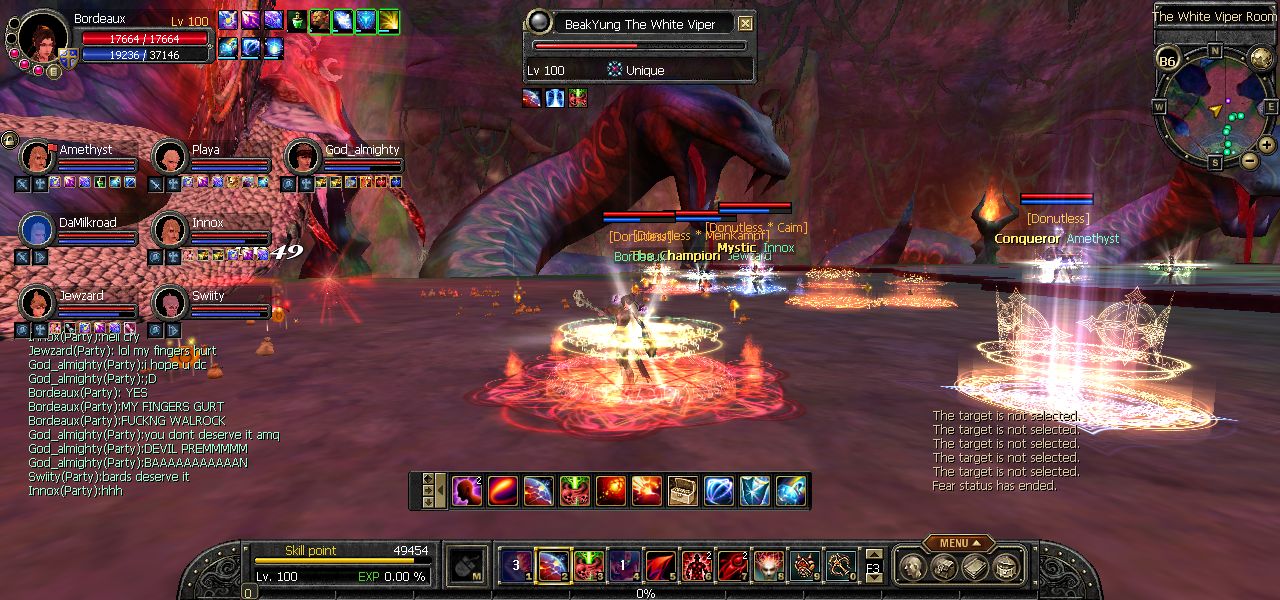The width and height of the screenshot is (1280, 600).
Task: Activate the highlighted skill in slot 2
Action: tap(553, 567)
